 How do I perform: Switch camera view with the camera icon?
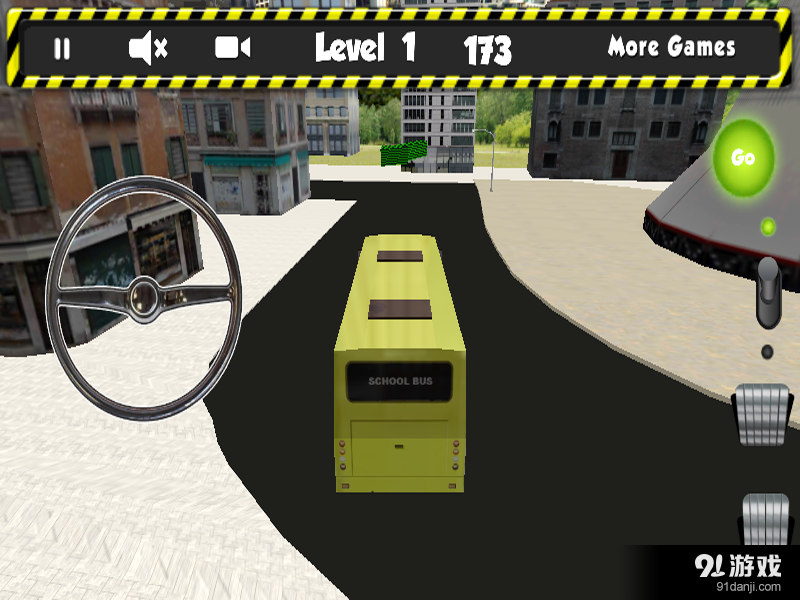232,48
